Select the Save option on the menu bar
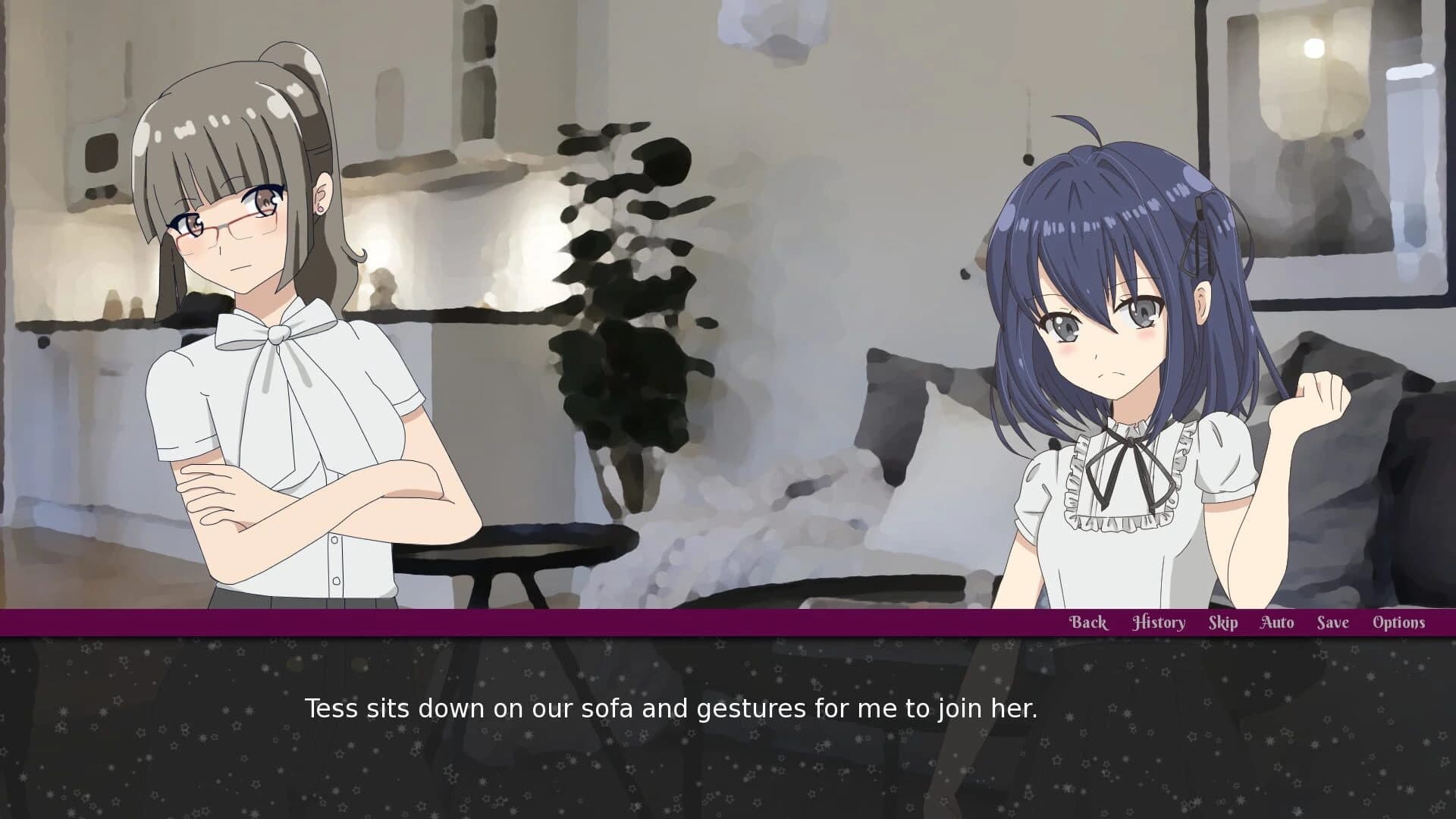1456x819 pixels. click(x=1332, y=622)
